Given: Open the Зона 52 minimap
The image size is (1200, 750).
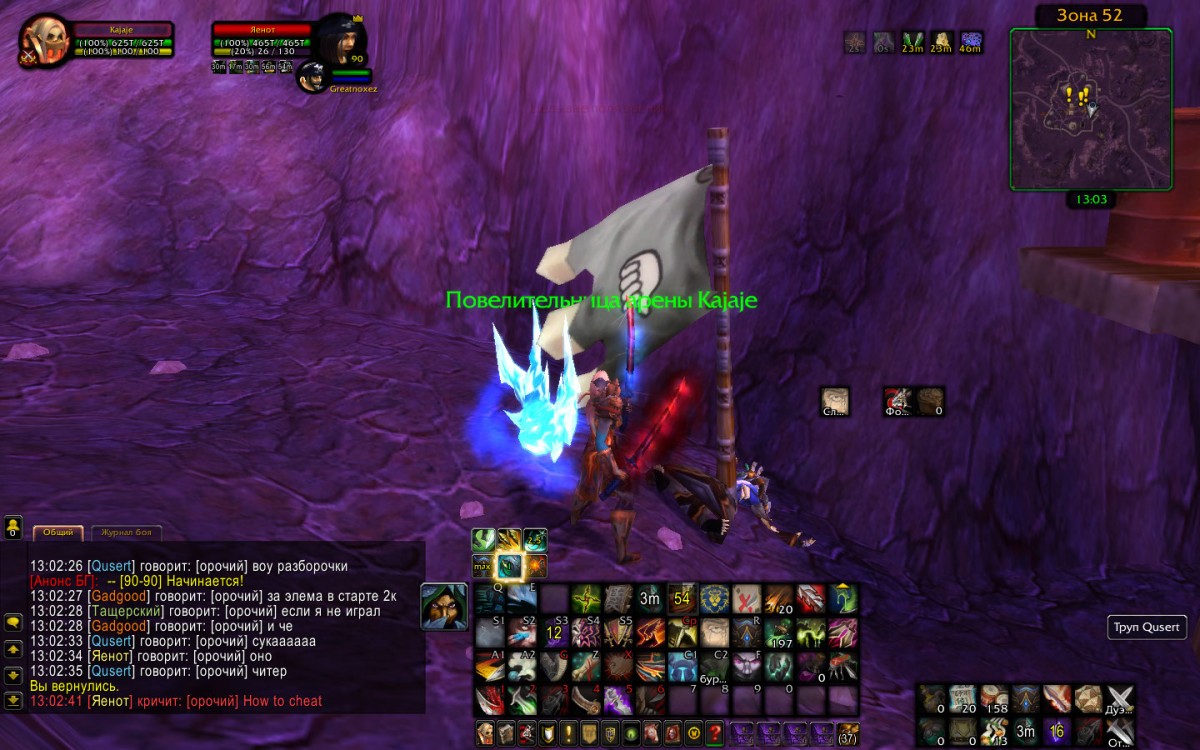Looking at the screenshot, I should pyautogui.click(x=1090, y=108).
